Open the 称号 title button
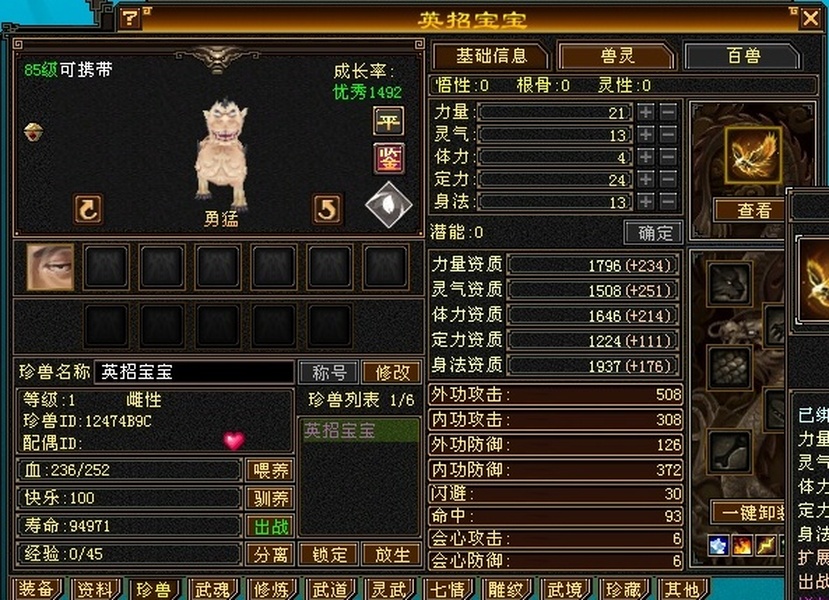Image resolution: width=829 pixels, height=600 pixels. tap(329, 372)
